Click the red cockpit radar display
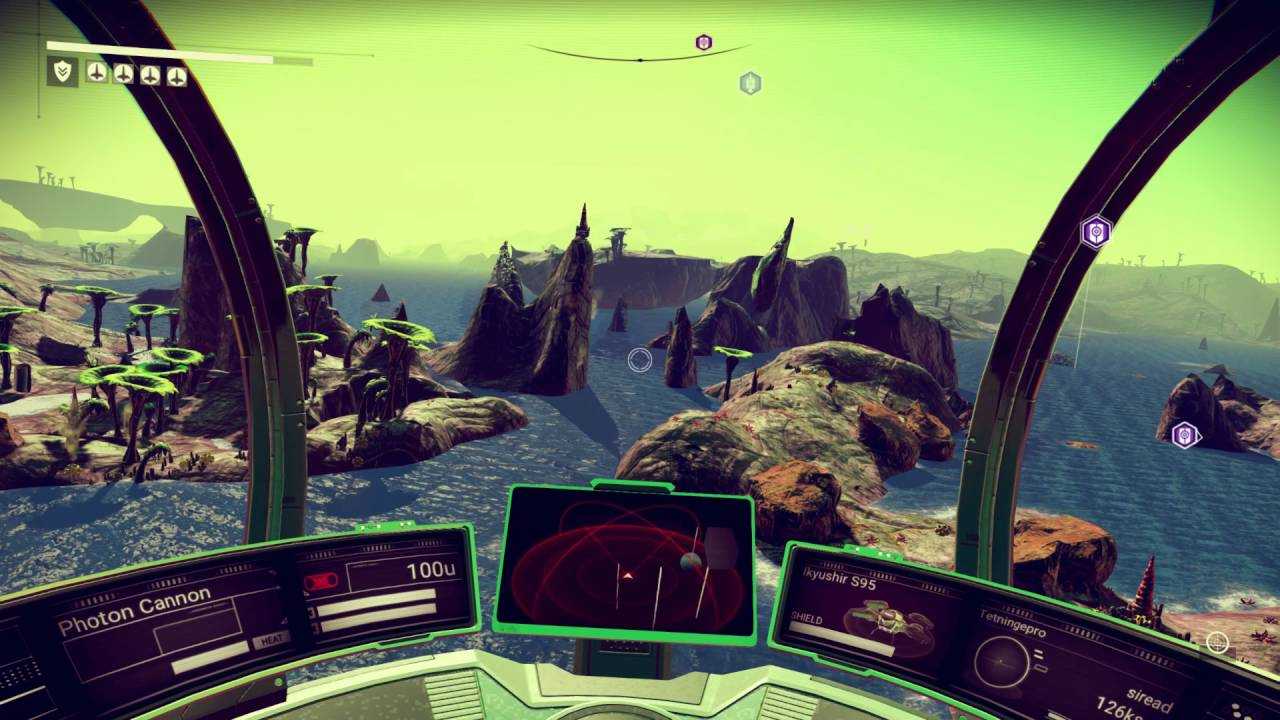The width and height of the screenshot is (1280, 720). (627, 563)
